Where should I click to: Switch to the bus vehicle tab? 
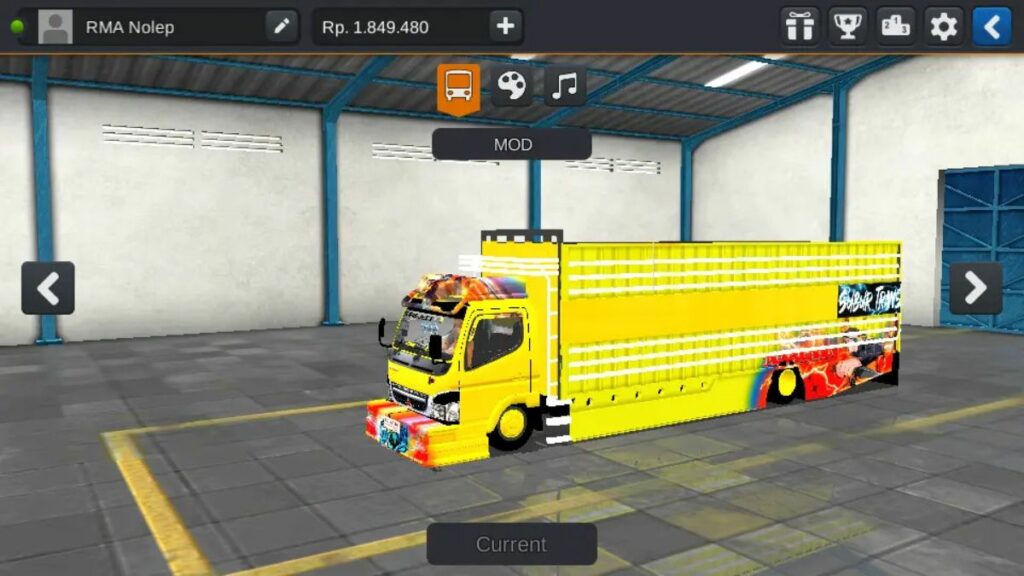(459, 87)
